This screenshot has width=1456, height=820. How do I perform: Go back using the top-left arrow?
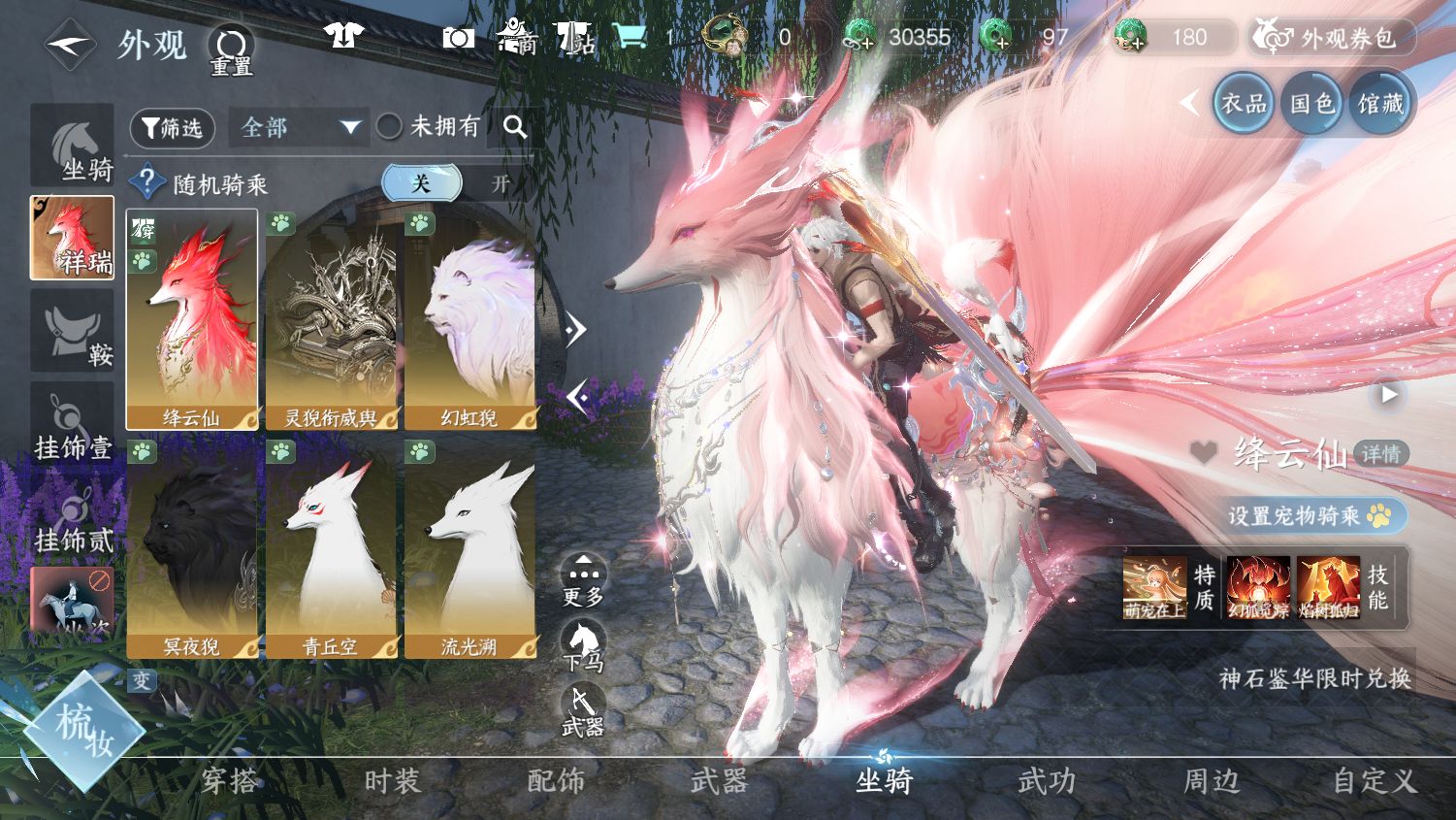[x=70, y=45]
